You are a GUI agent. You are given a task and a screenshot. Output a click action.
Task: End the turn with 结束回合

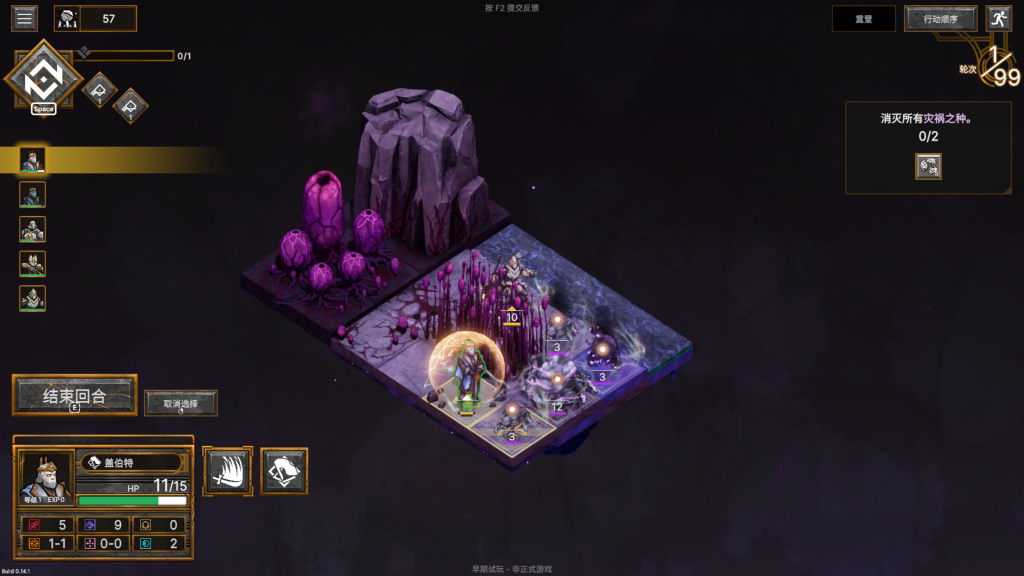[x=74, y=395]
